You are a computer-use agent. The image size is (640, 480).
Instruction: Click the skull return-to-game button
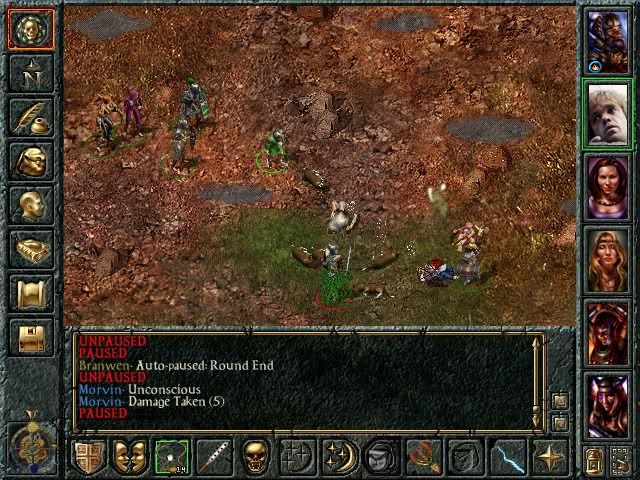tap(30, 29)
